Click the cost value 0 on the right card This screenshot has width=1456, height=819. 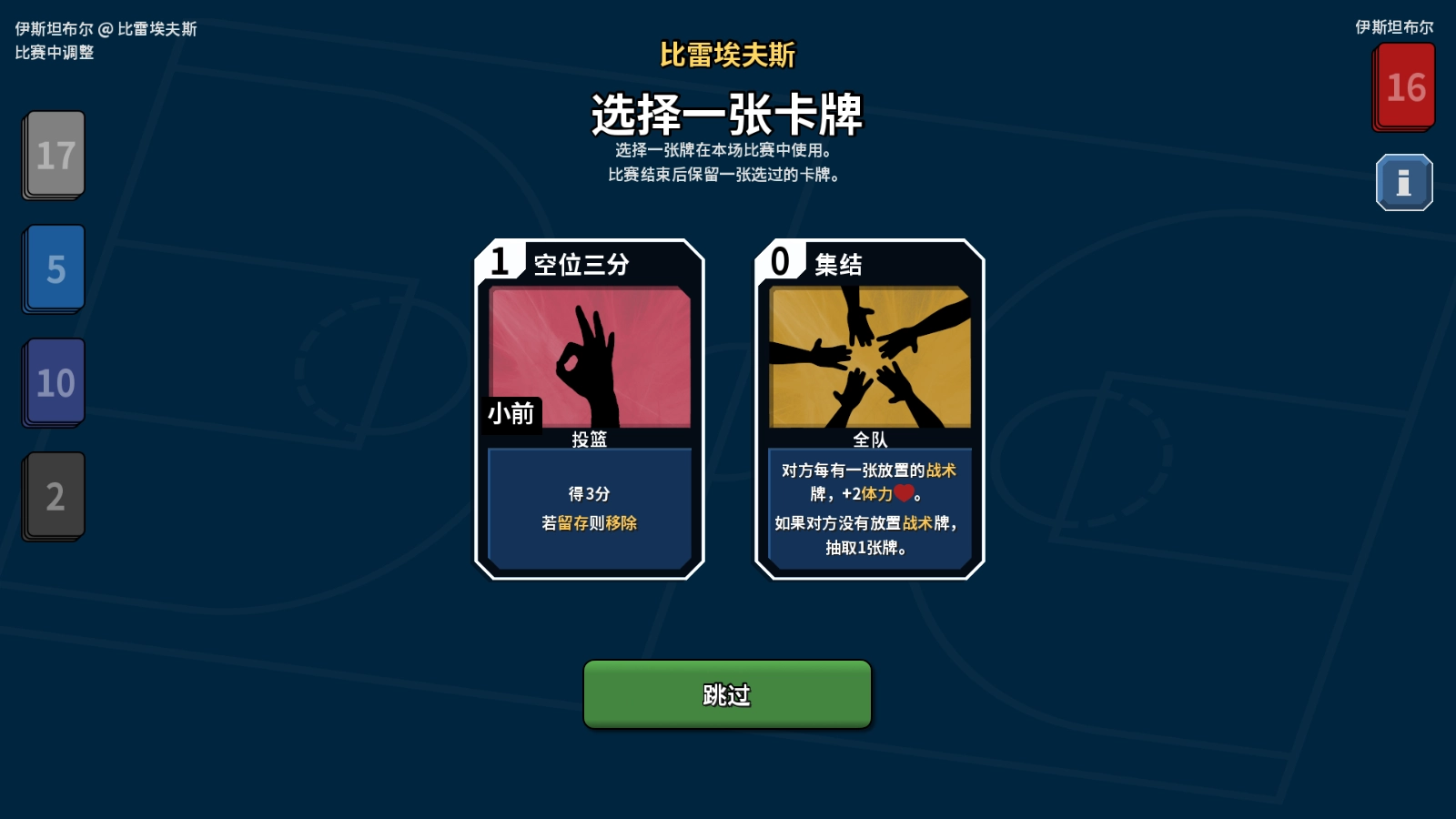pos(781,263)
